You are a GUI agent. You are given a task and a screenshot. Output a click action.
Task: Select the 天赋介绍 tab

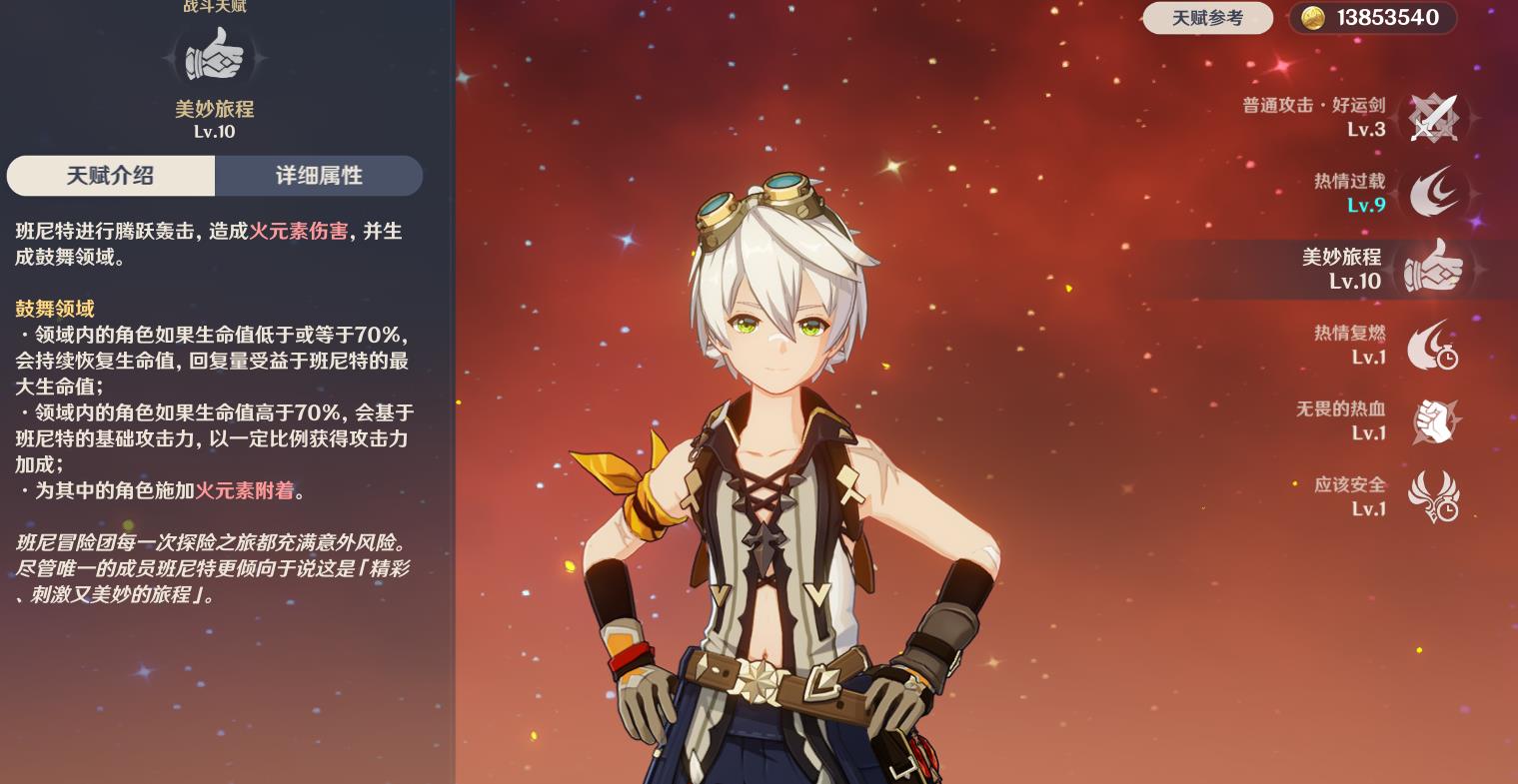coord(110,176)
